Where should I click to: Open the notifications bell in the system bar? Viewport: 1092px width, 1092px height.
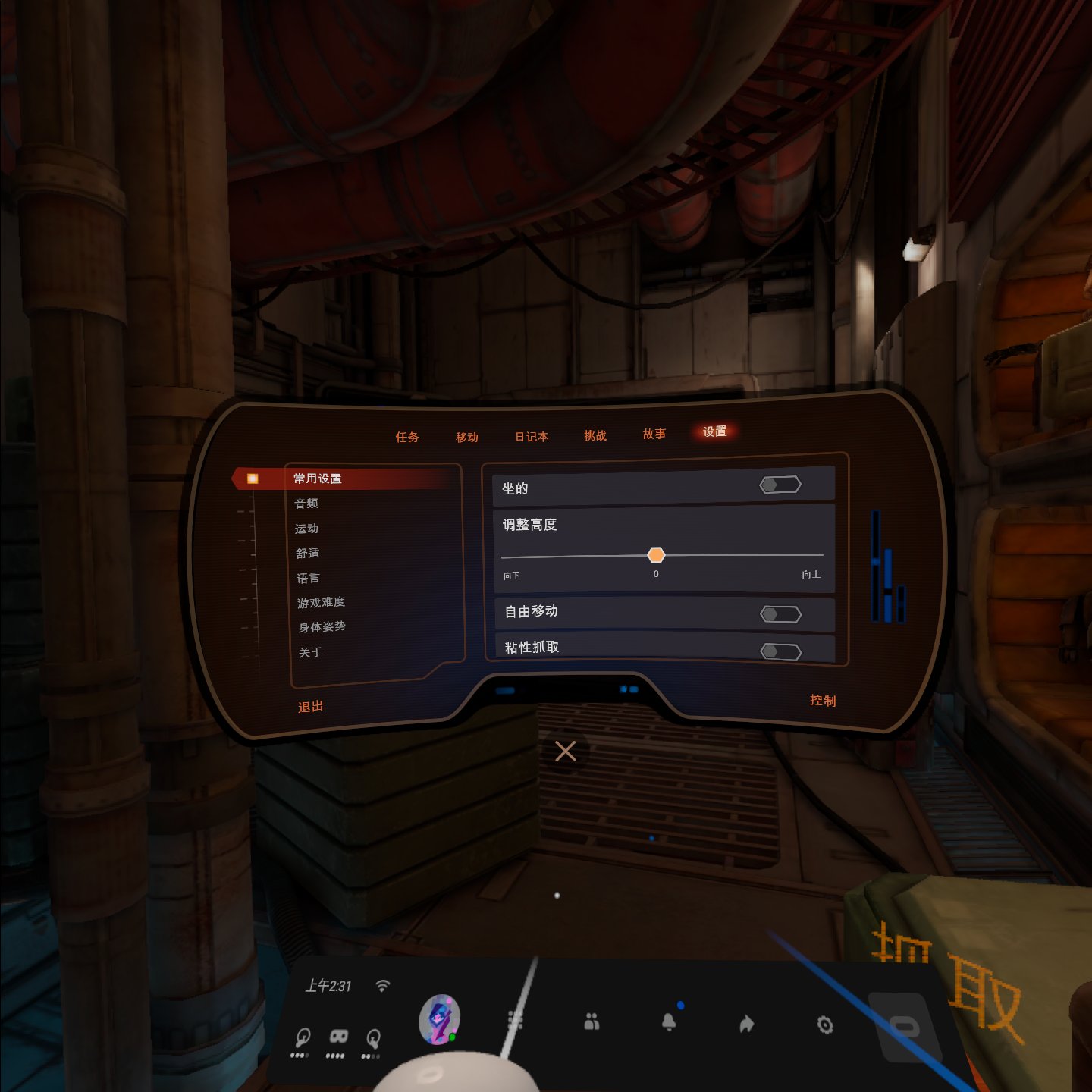click(669, 1023)
